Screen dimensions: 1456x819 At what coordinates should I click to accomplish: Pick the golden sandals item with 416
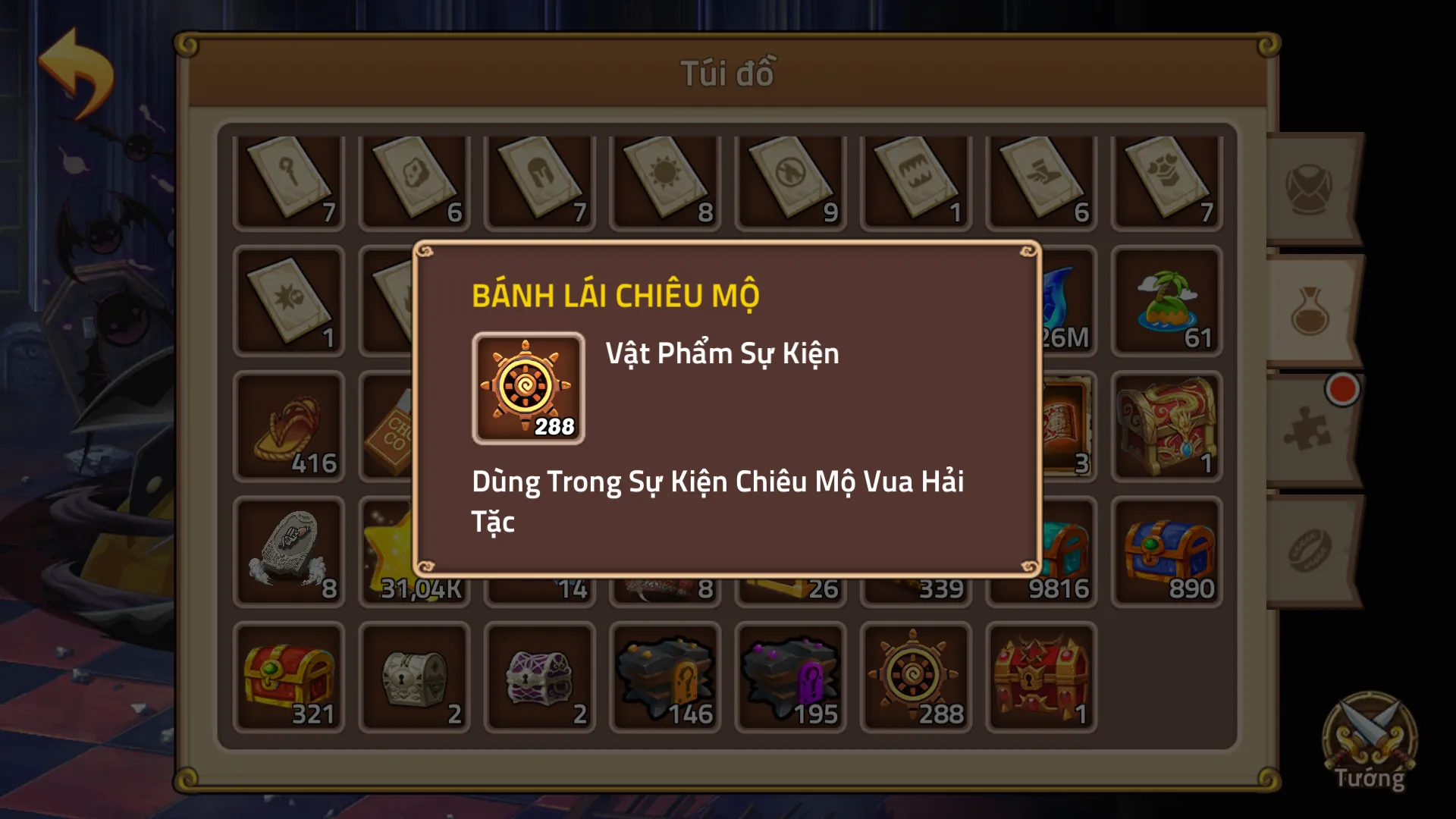pyautogui.click(x=289, y=427)
